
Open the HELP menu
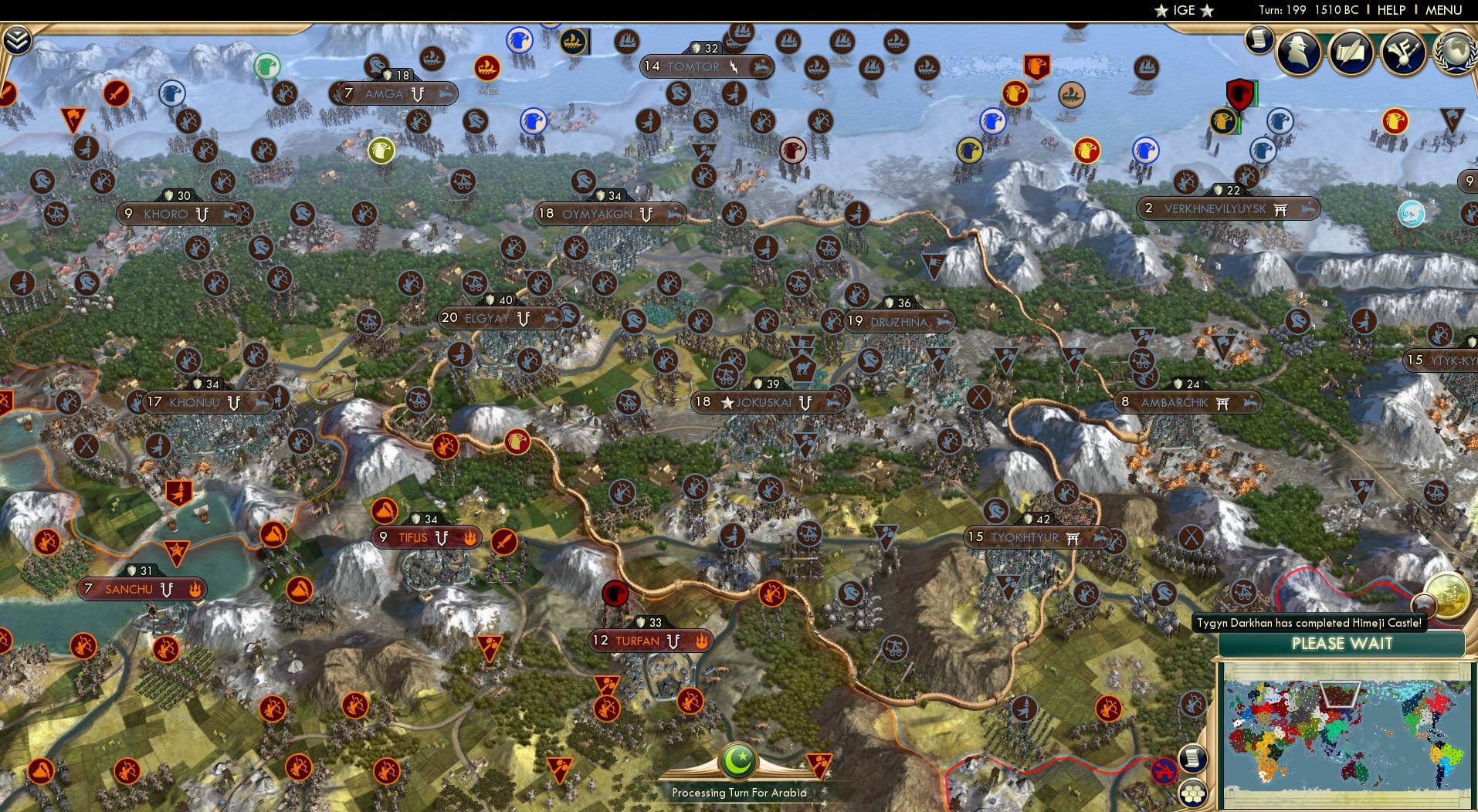coord(1390,10)
